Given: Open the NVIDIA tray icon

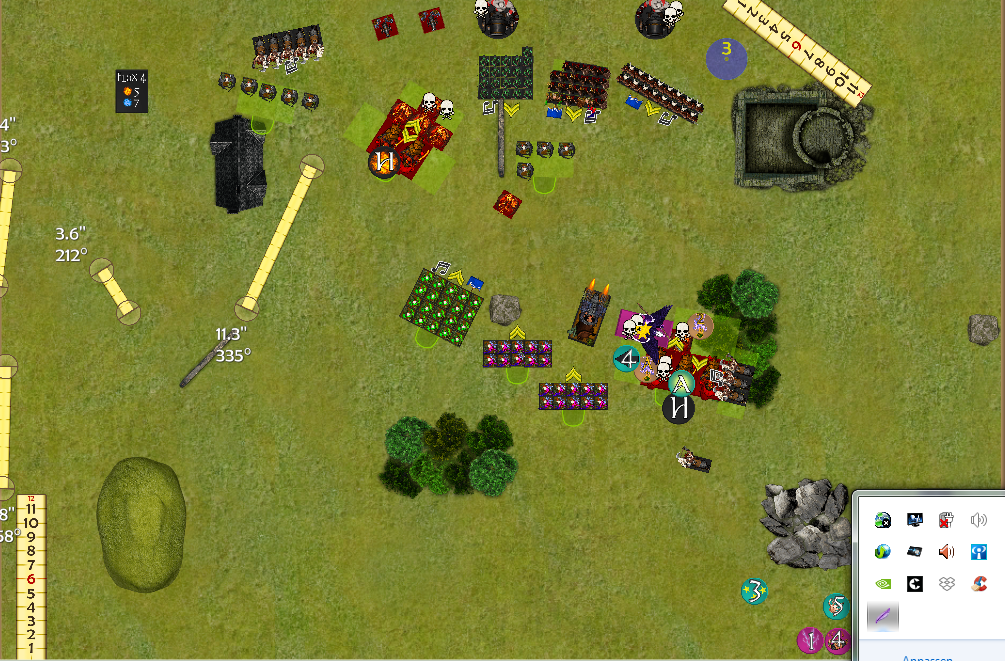Looking at the screenshot, I should 883,582.
